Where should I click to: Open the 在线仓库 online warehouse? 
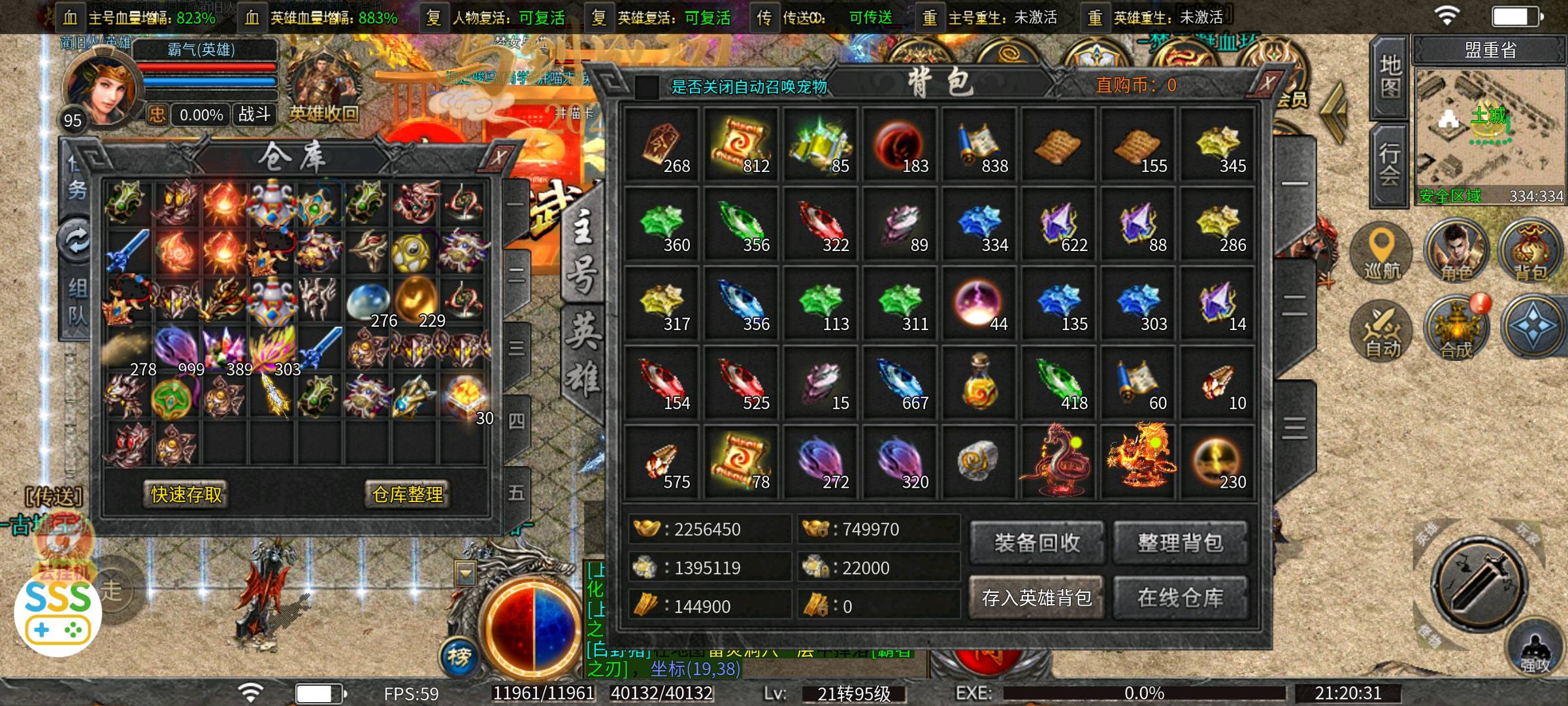click(1180, 597)
